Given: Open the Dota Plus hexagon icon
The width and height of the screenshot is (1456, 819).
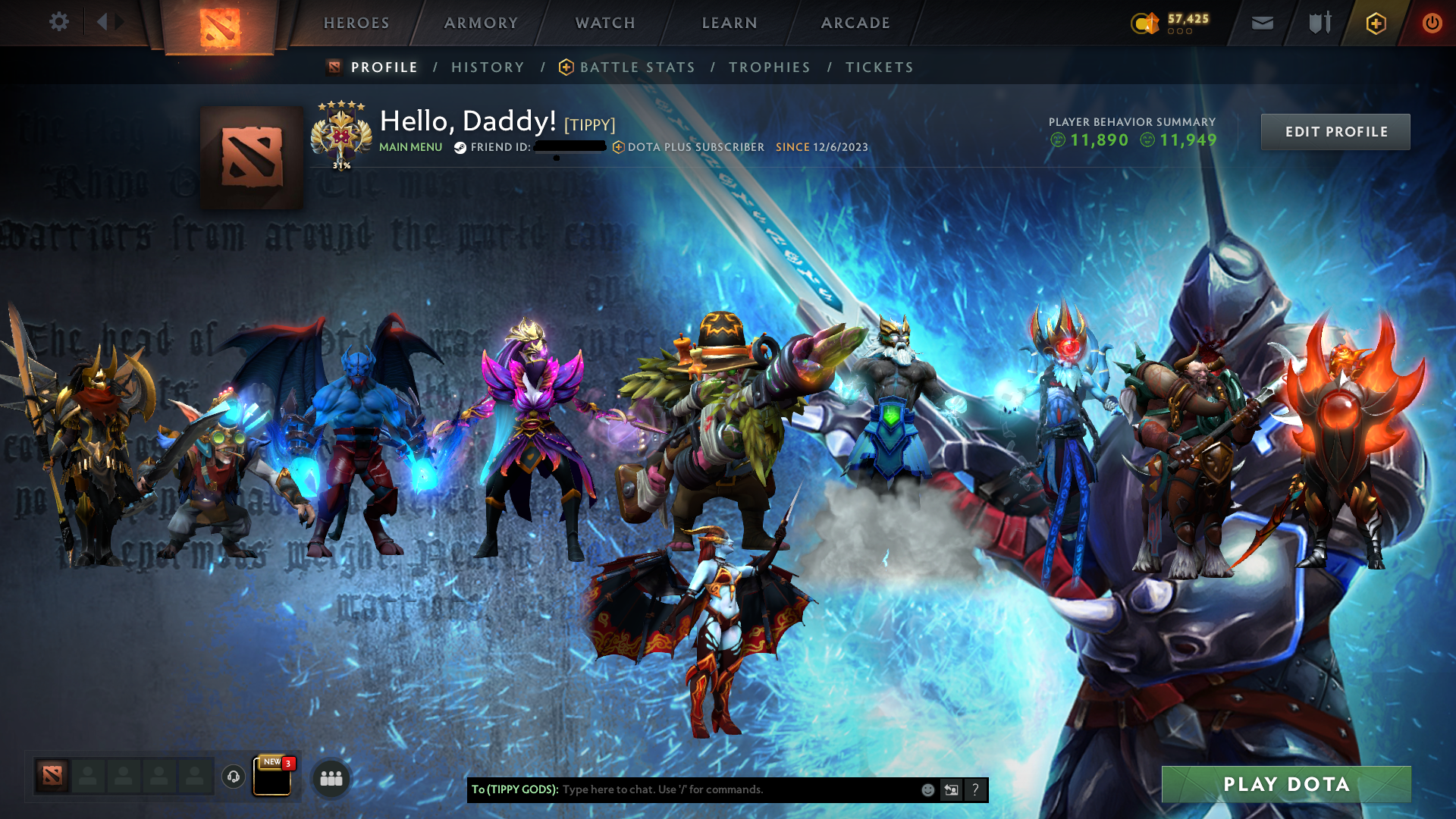Looking at the screenshot, I should coord(1375,23).
